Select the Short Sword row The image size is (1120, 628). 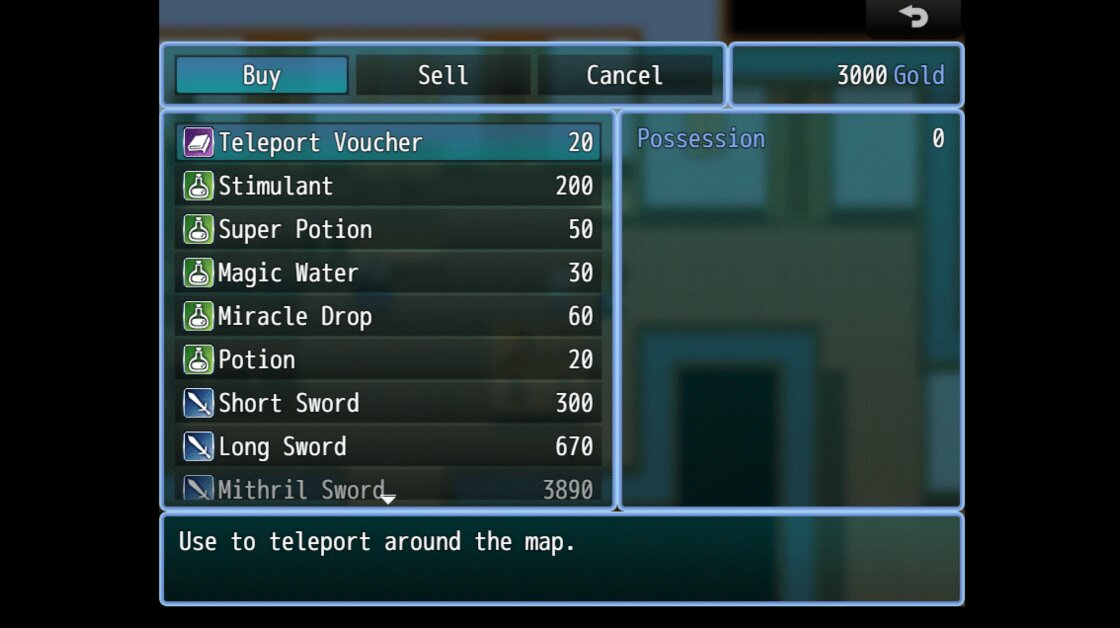pos(388,403)
